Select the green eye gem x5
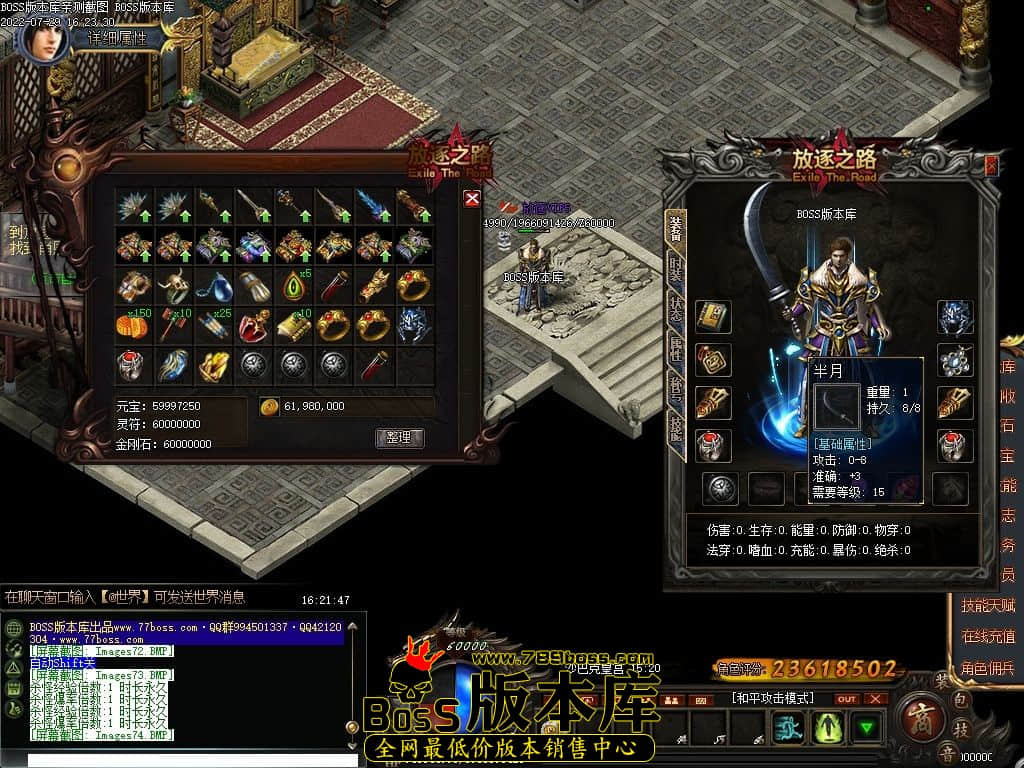 tap(294, 285)
